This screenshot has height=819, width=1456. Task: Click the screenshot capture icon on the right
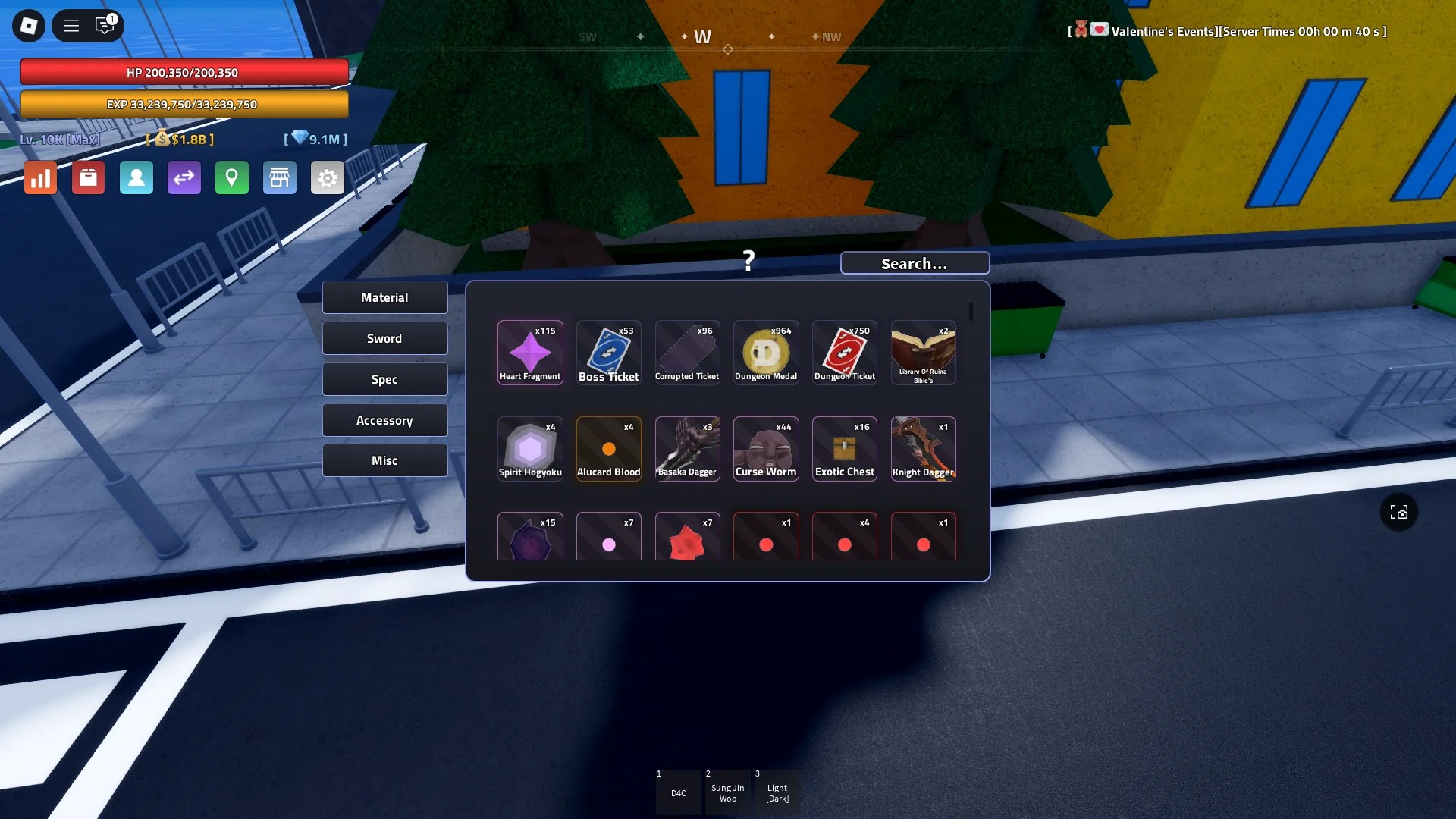tap(1399, 512)
